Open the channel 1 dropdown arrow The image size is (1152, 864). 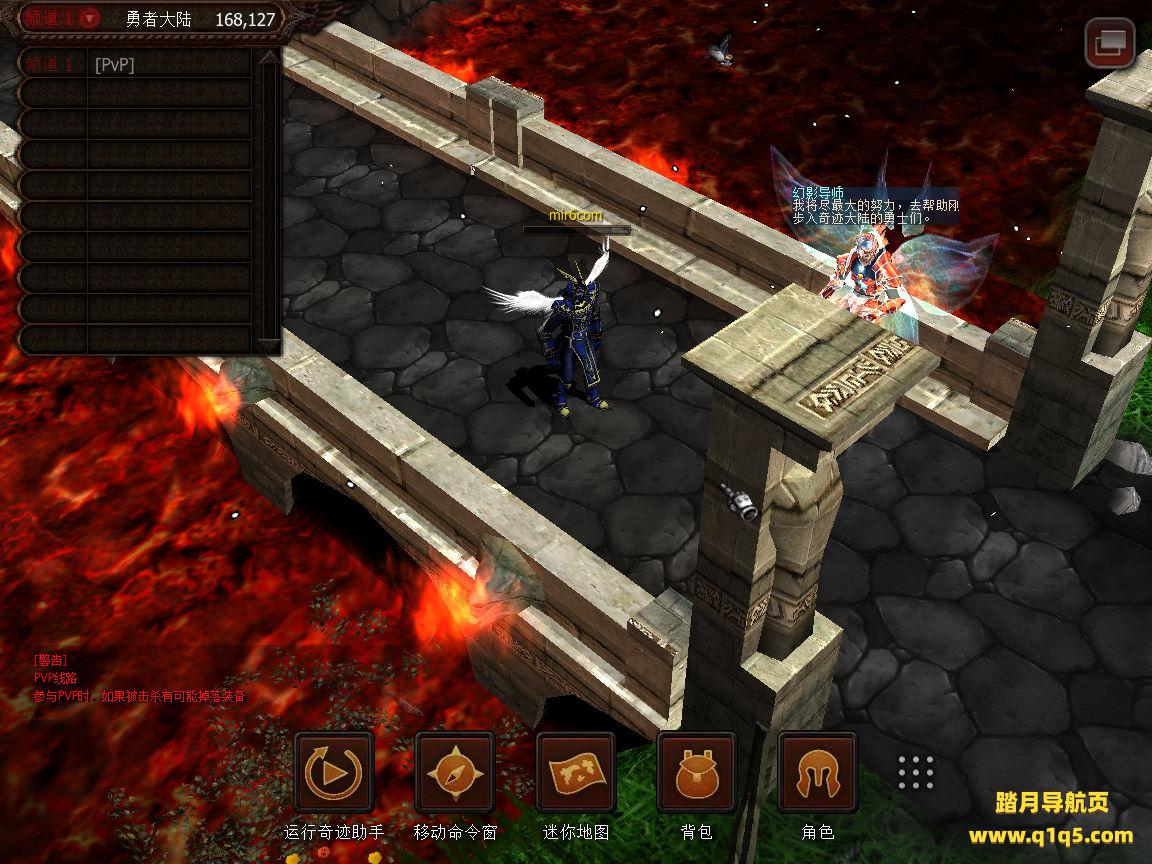90,18
